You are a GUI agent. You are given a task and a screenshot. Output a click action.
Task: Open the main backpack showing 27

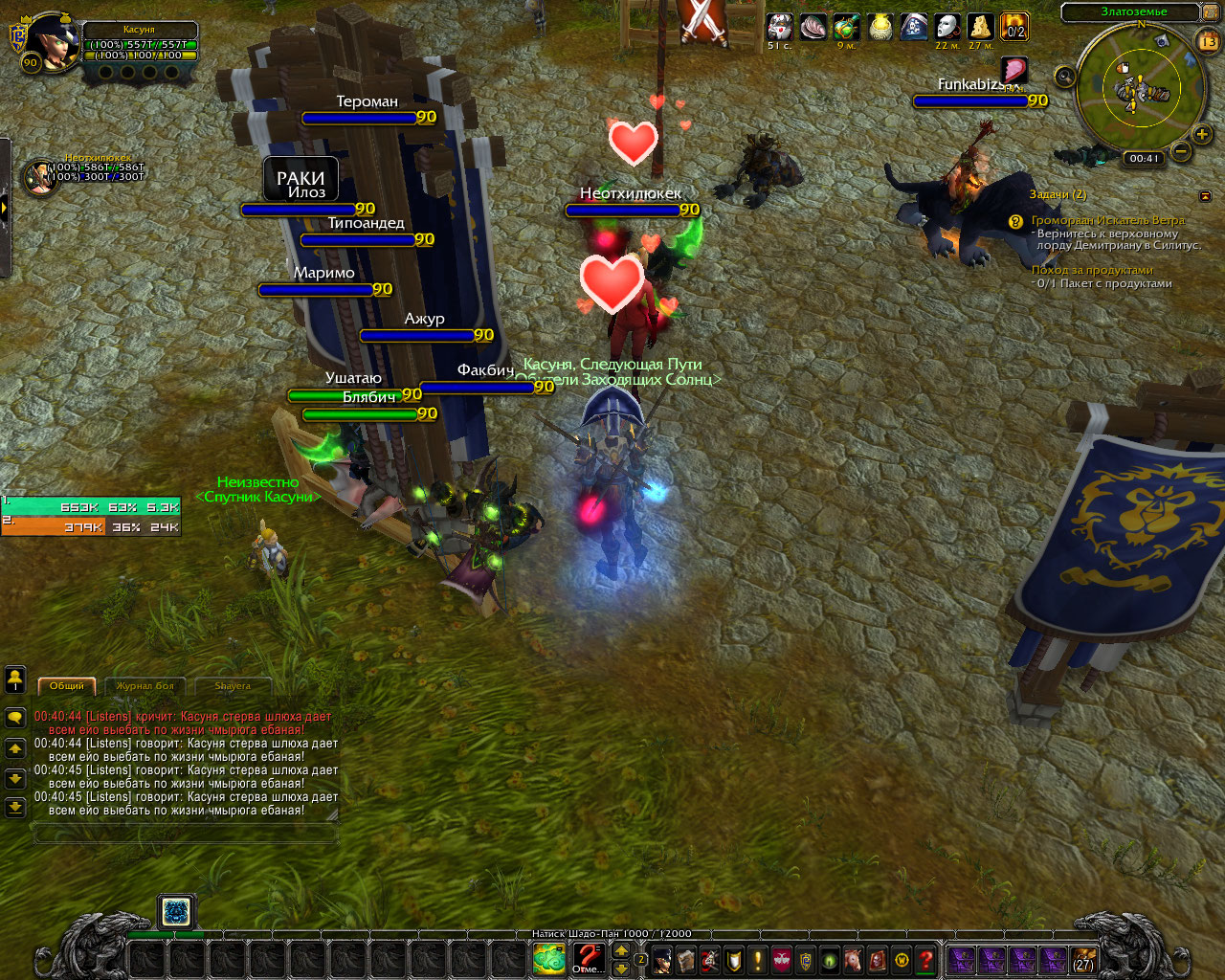click(1082, 959)
